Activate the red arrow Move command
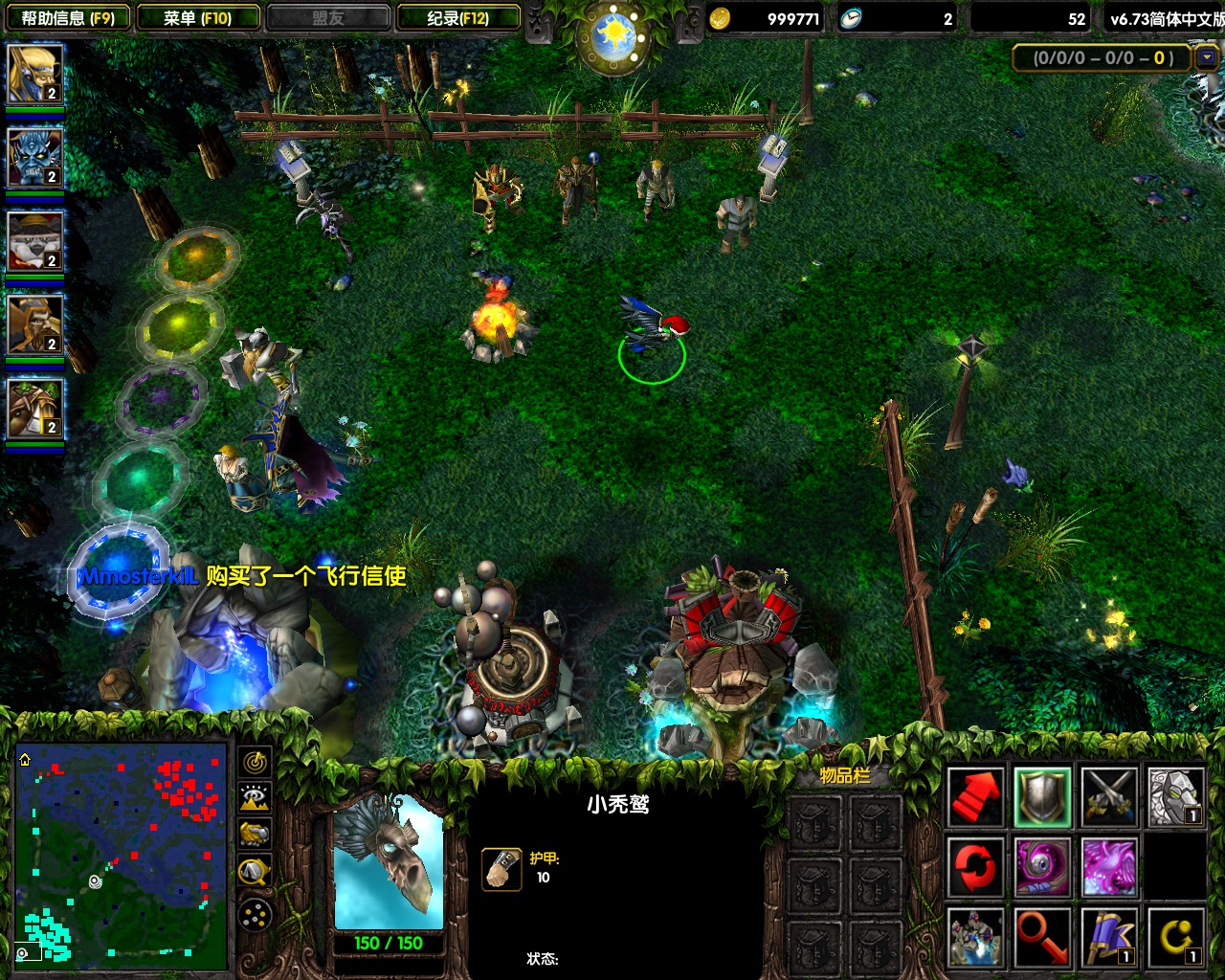Image resolution: width=1225 pixels, height=980 pixels. point(975,796)
